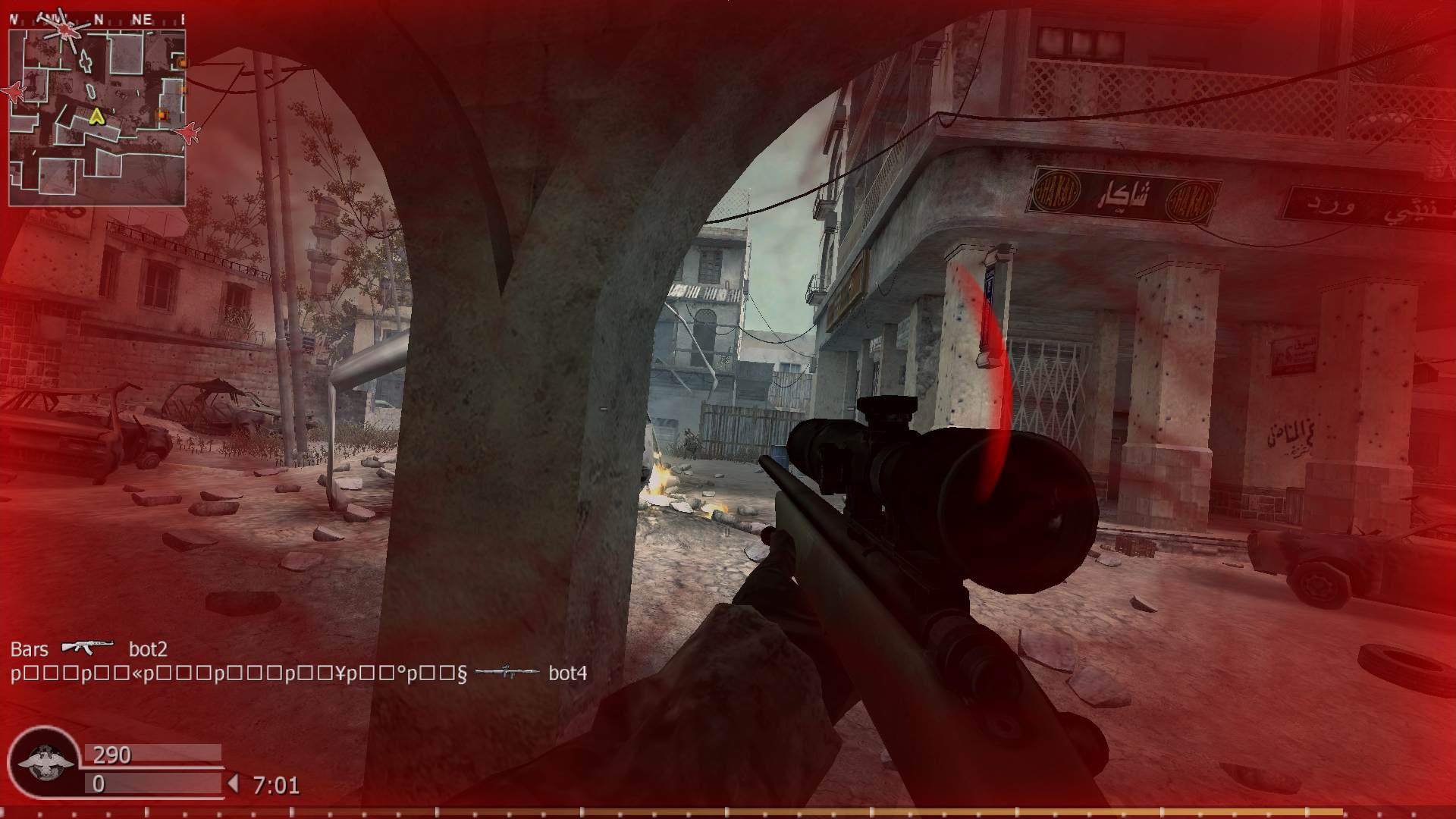Click the jet icon near the minimap's right edge
This screenshot has width=1456, height=819.
coord(188,133)
